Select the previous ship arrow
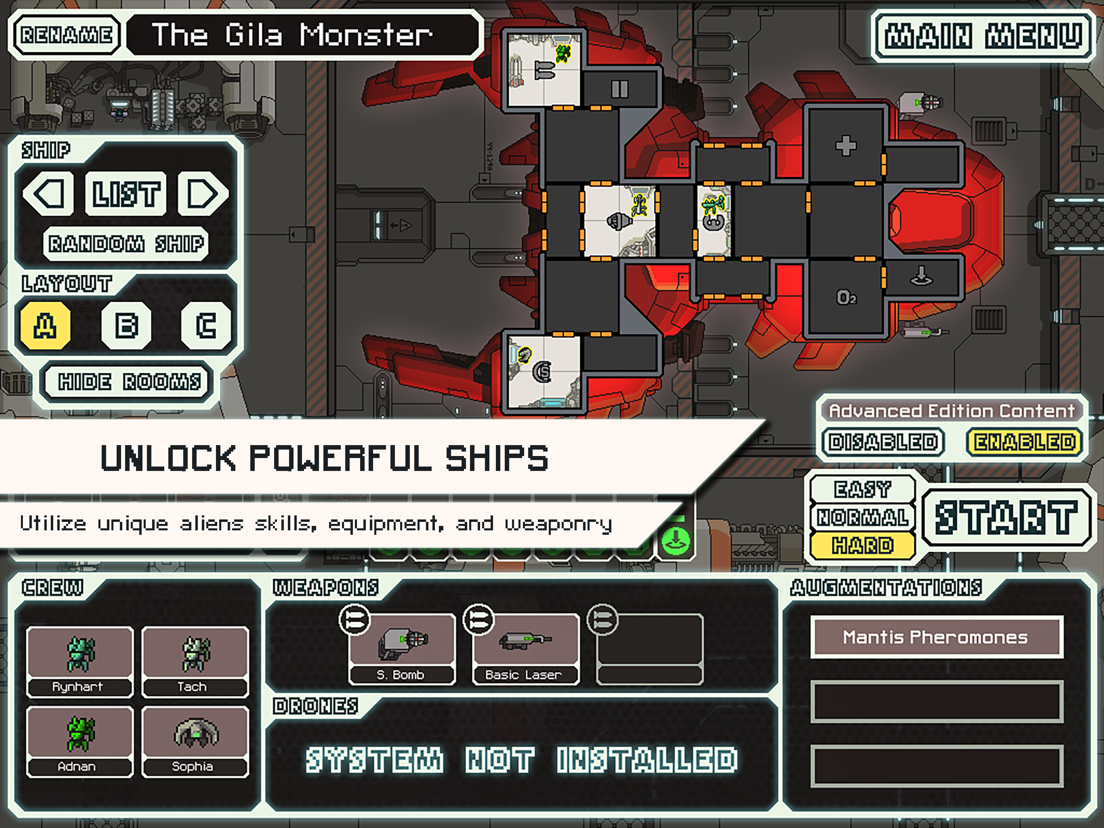Viewport: 1104px width, 828px height. (49, 194)
